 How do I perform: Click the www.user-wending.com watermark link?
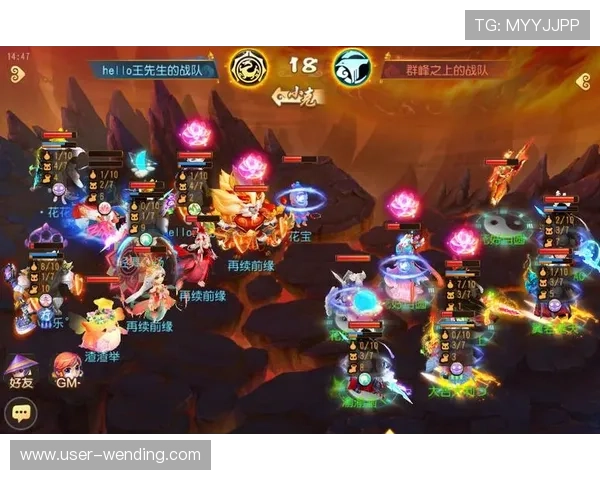click(x=111, y=455)
